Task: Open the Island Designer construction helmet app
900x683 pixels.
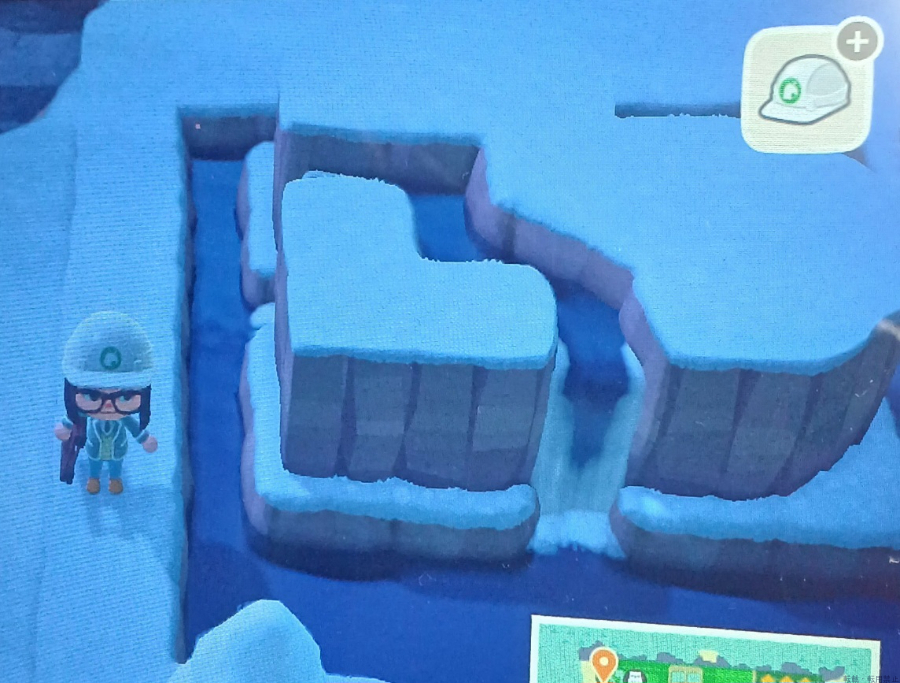Action: 805,92
